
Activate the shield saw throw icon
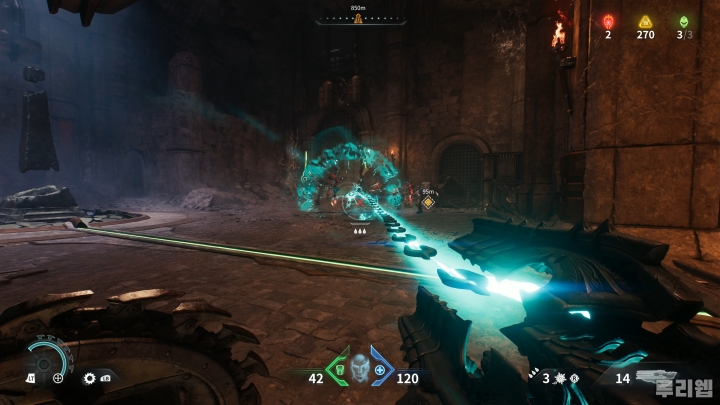[x=89, y=378]
